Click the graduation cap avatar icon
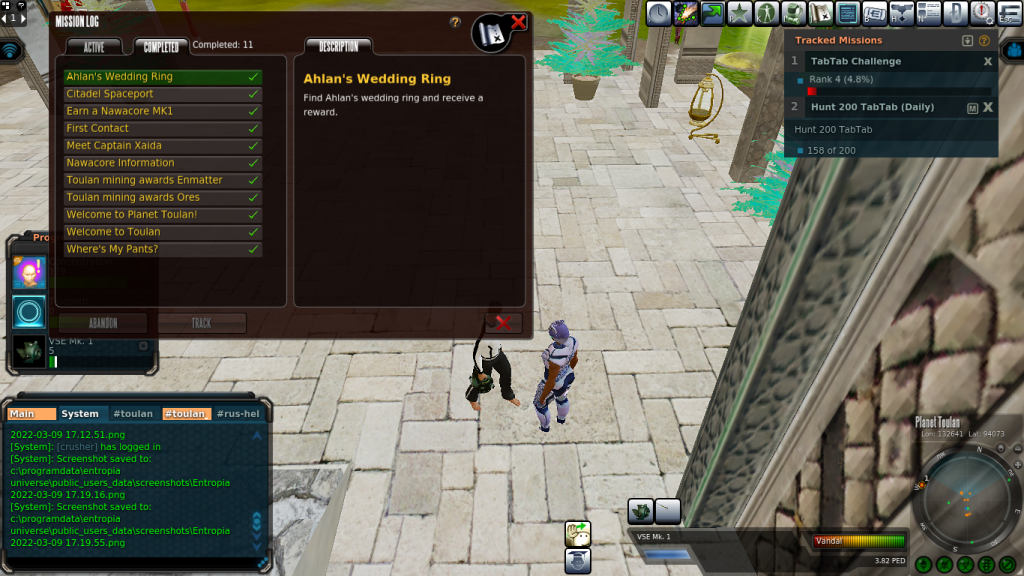The width and height of the screenshot is (1024, 576). [577, 560]
